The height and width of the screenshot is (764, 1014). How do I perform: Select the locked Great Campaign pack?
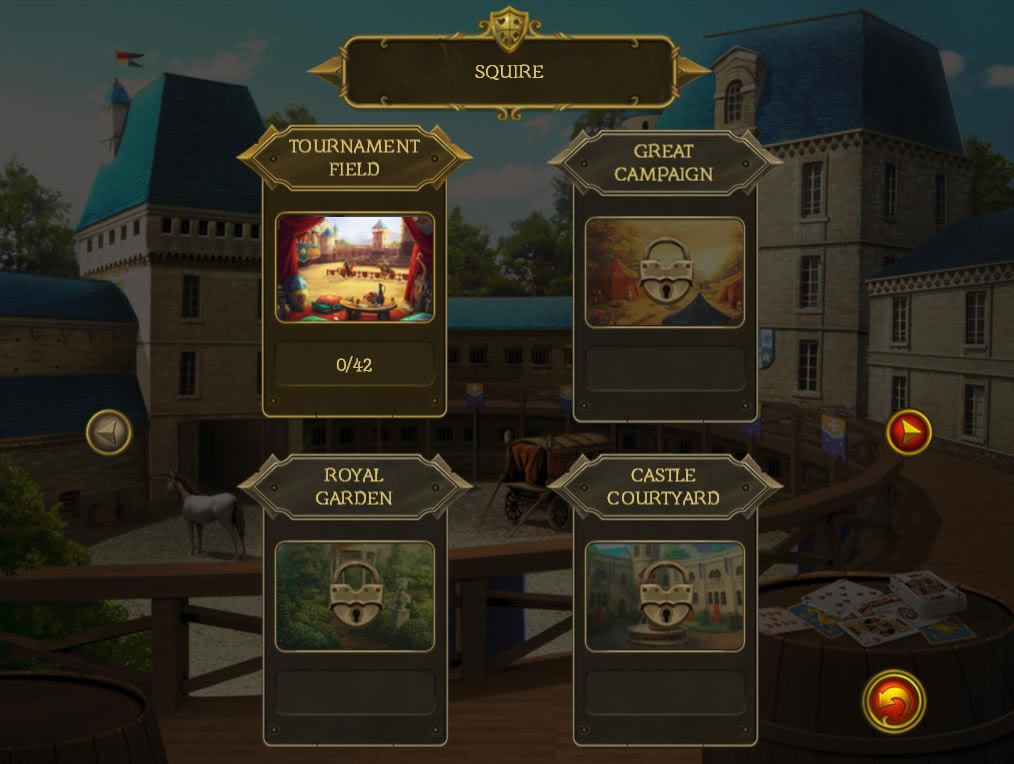pyautogui.click(x=665, y=272)
